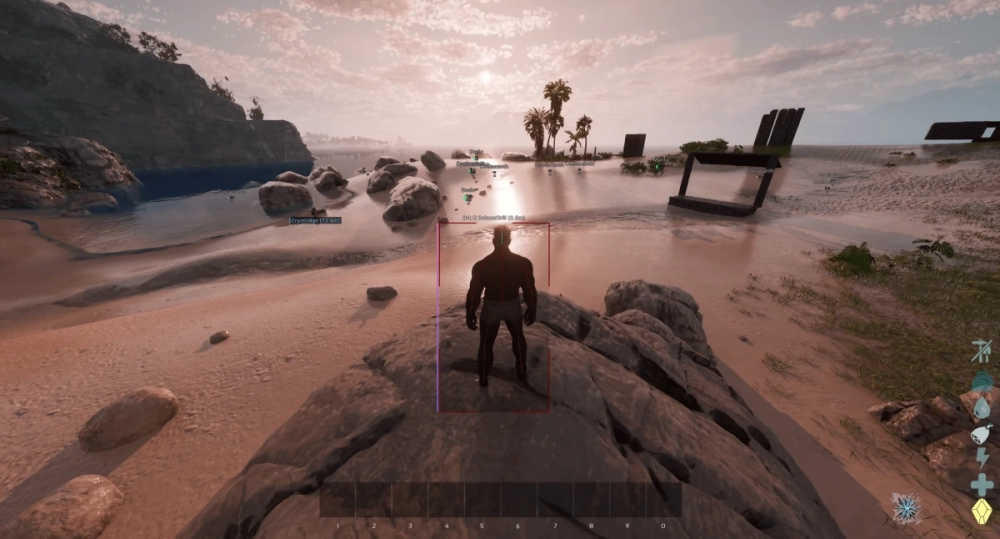Select hotbar slot number 5
Image resolution: width=1000 pixels, height=539 pixels.
coord(482,500)
